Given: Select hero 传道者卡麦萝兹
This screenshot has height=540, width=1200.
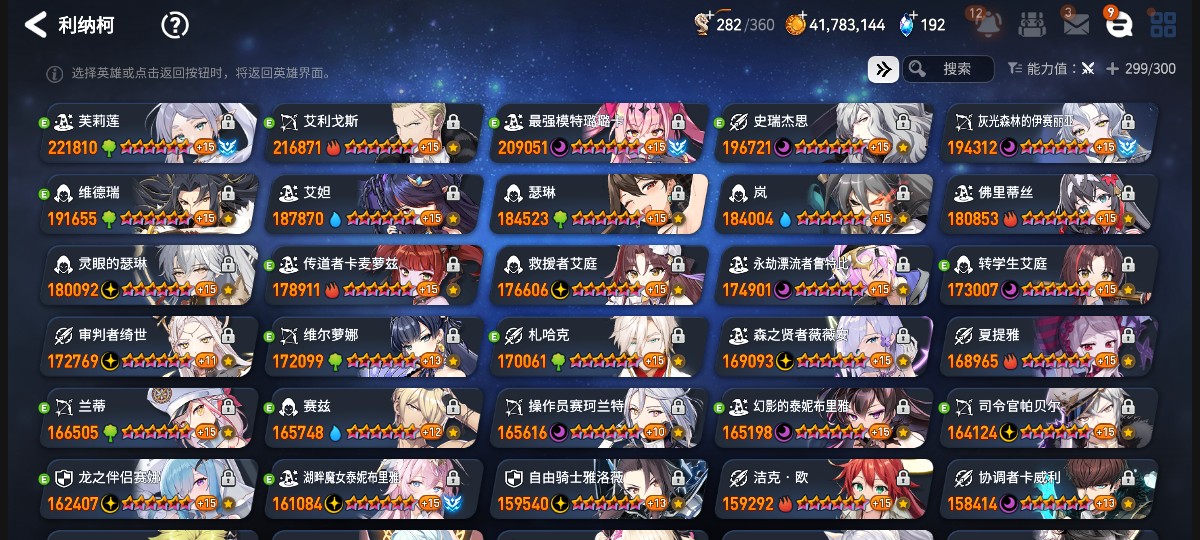Looking at the screenshot, I should click(x=373, y=276).
